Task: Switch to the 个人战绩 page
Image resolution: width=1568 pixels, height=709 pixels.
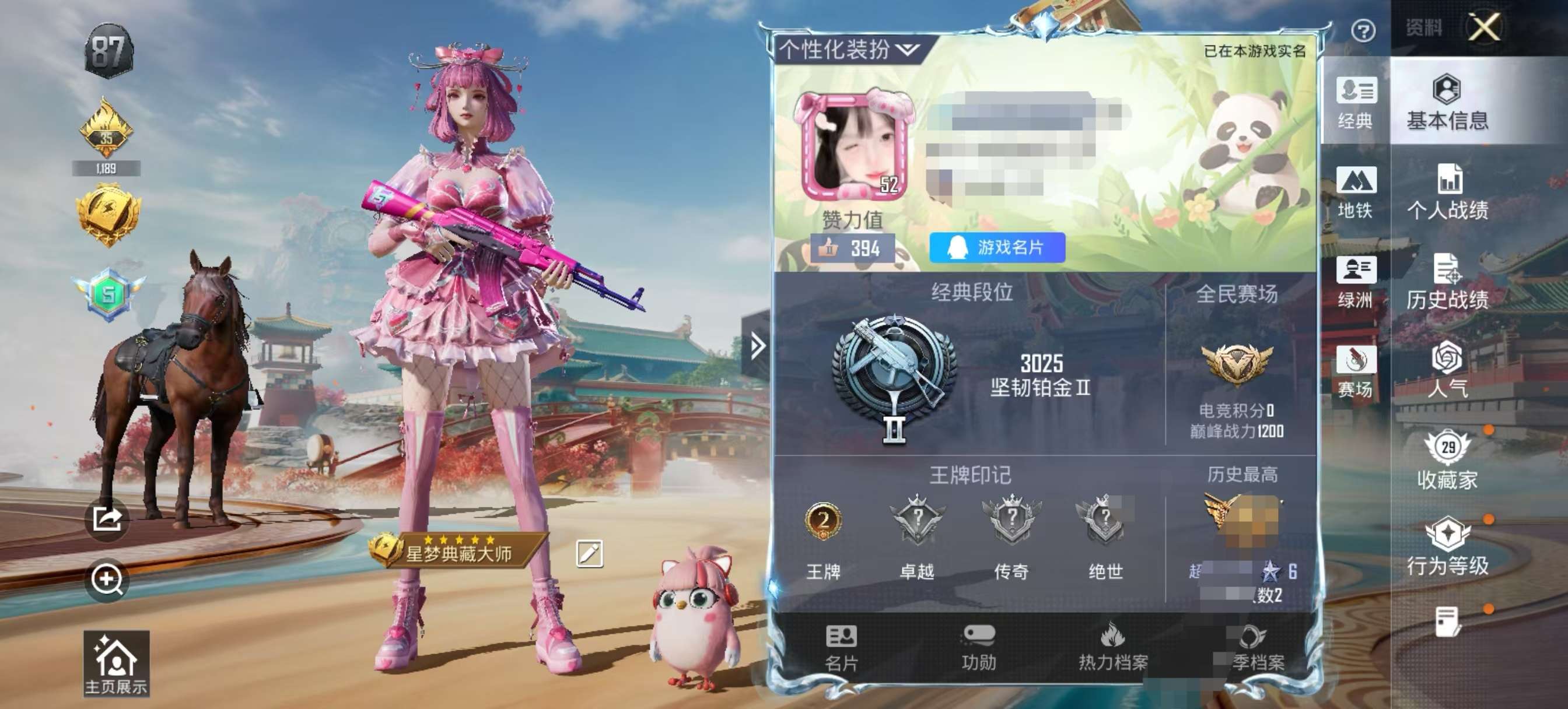Action: (1447, 192)
